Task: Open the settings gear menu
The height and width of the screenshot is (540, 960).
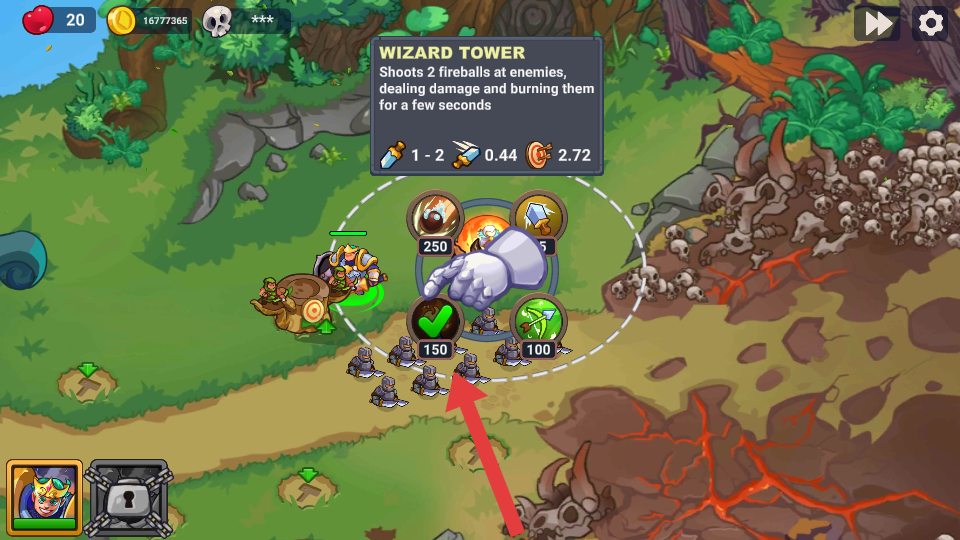Action: point(931,23)
